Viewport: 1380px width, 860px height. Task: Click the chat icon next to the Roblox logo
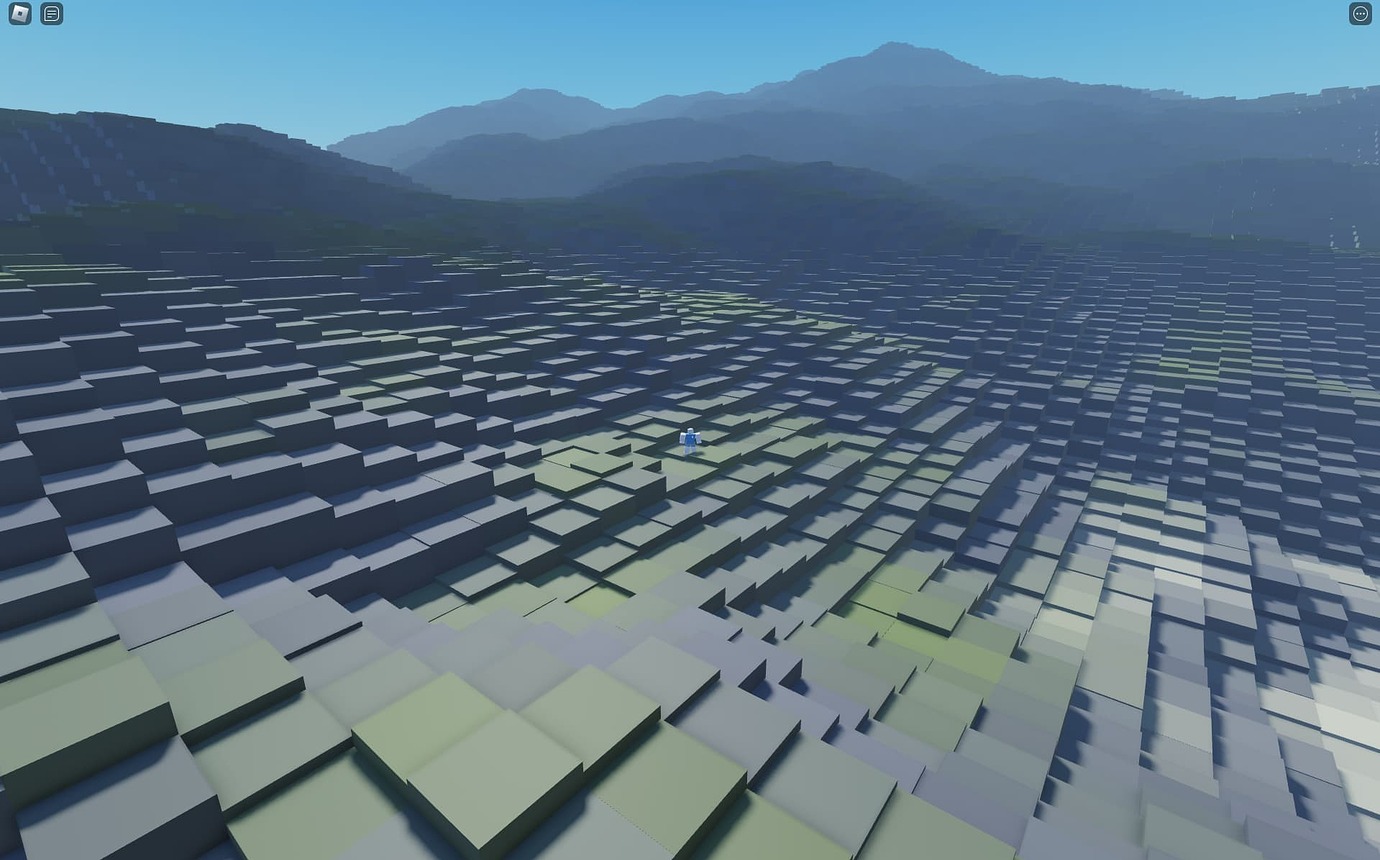[x=50, y=13]
